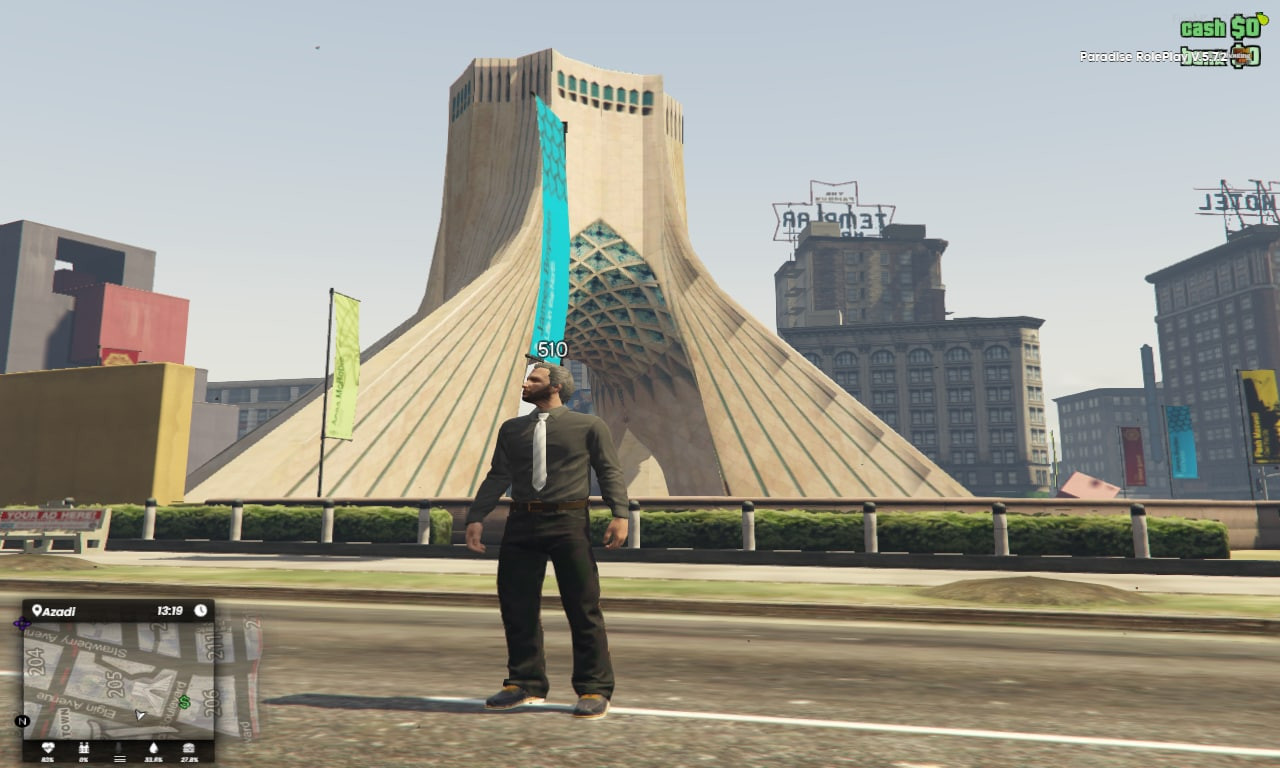Click the hunger icon showing 0%
The height and width of the screenshot is (768, 1280).
85,747
